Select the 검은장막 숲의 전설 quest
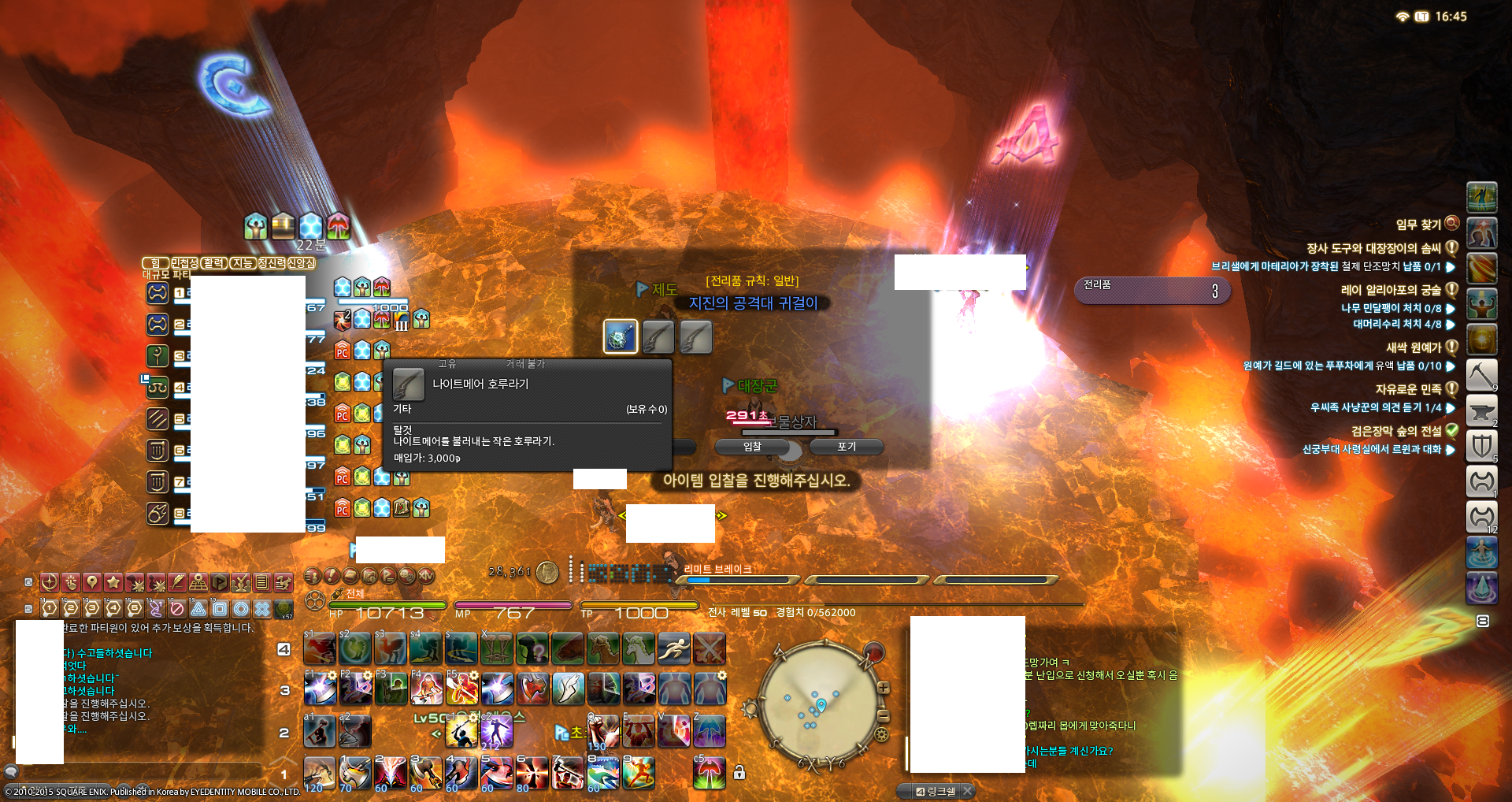This screenshot has height=802, width=1512. 1395,431
